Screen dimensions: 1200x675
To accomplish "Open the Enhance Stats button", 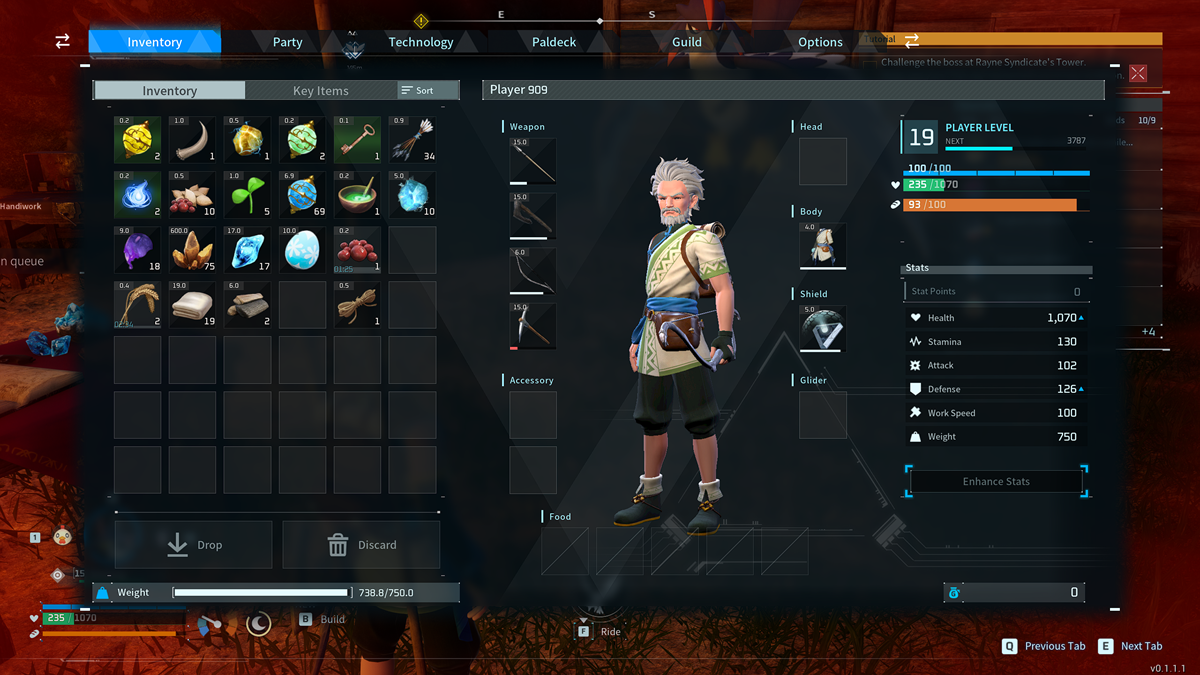I will (996, 481).
